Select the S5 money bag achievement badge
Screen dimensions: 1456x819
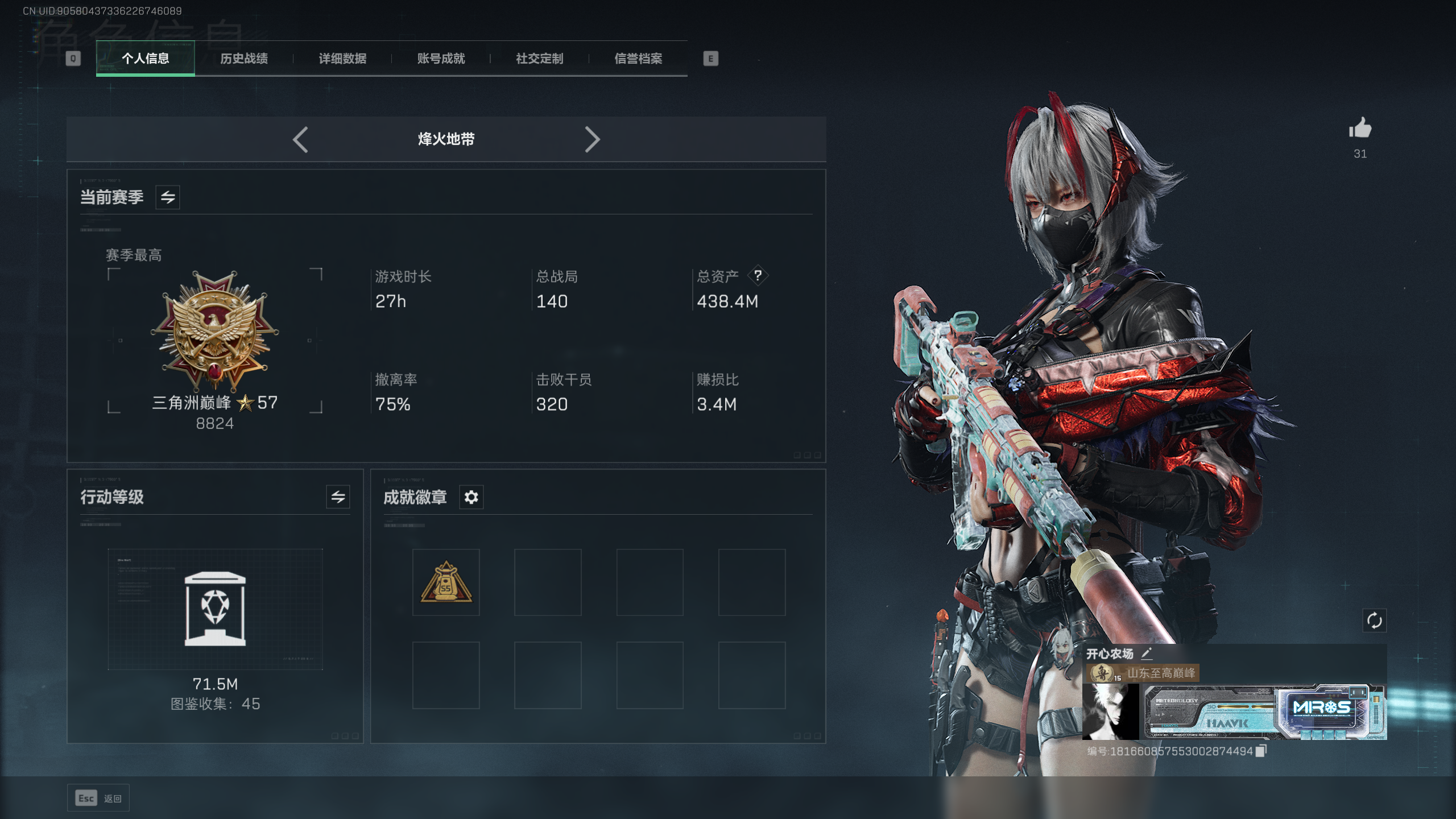(x=446, y=582)
